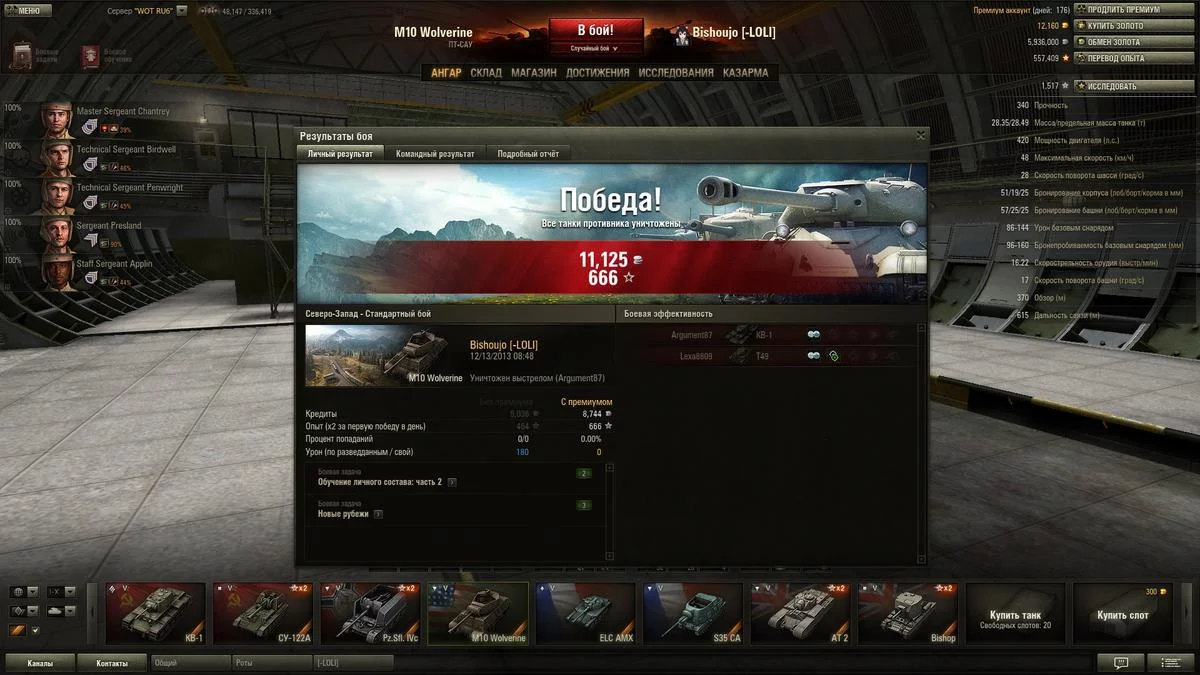Go to the СКЛАД section

pos(486,73)
